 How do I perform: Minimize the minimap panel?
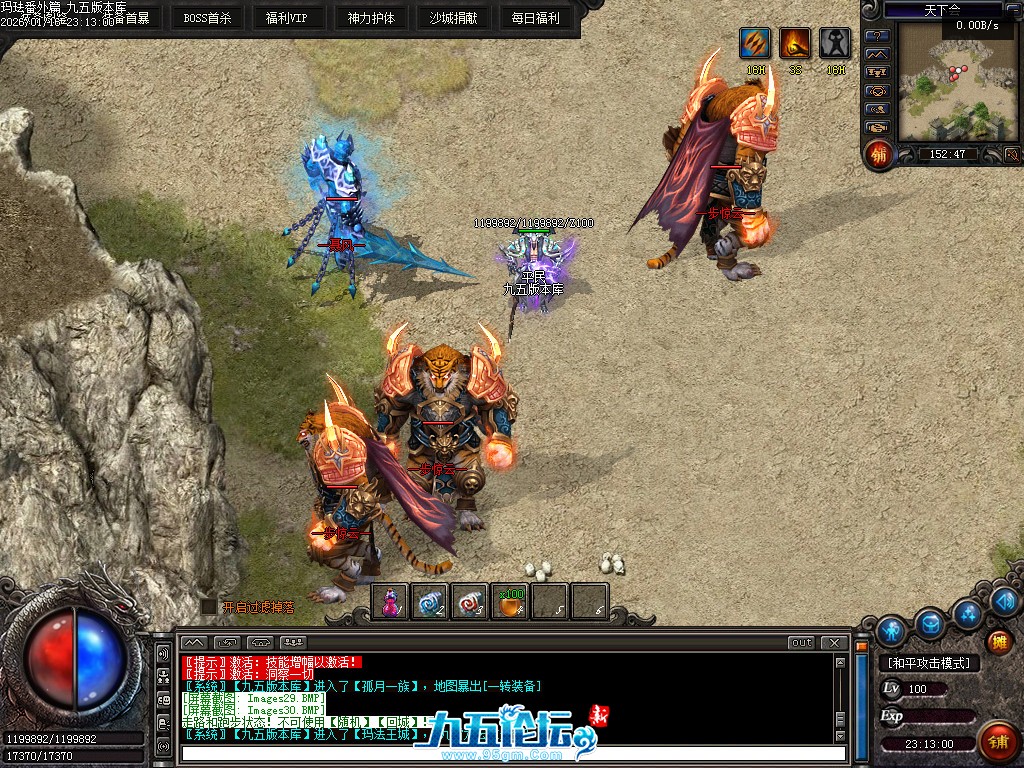pyautogui.click(x=1014, y=9)
